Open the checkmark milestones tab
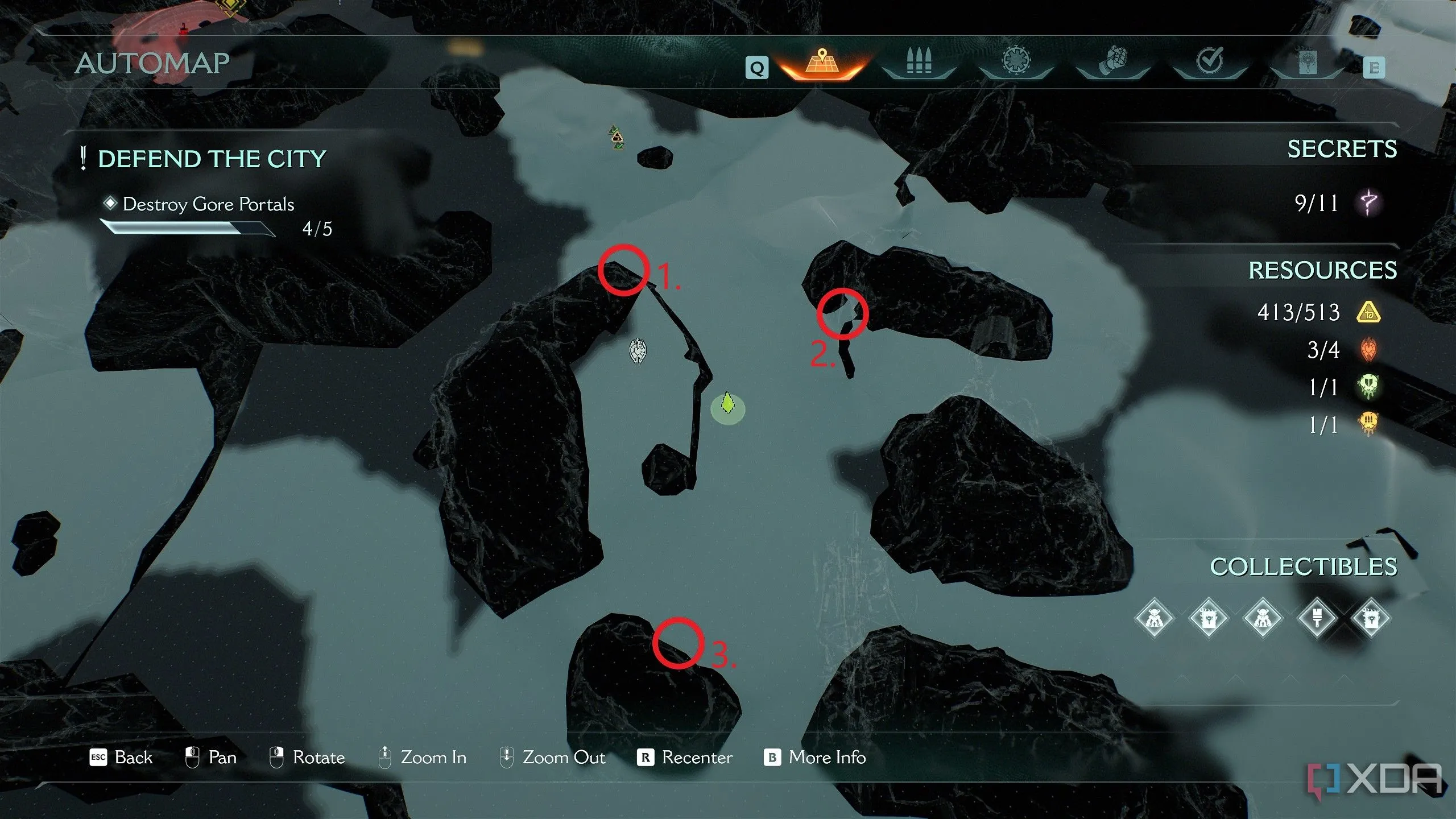This screenshot has width=1456, height=819. point(1210,61)
